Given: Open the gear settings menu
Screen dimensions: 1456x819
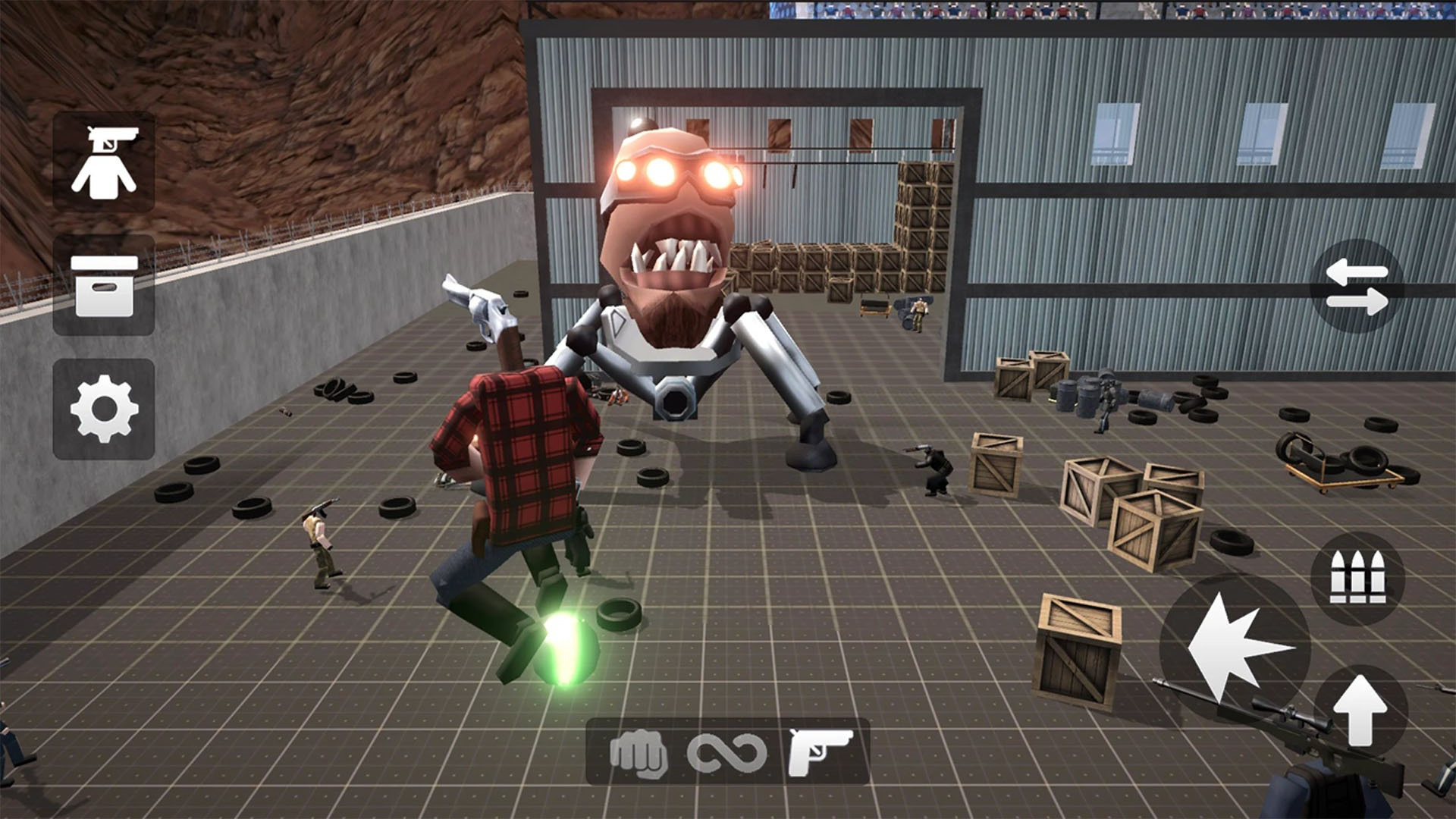Looking at the screenshot, I should tap(104, 409).
